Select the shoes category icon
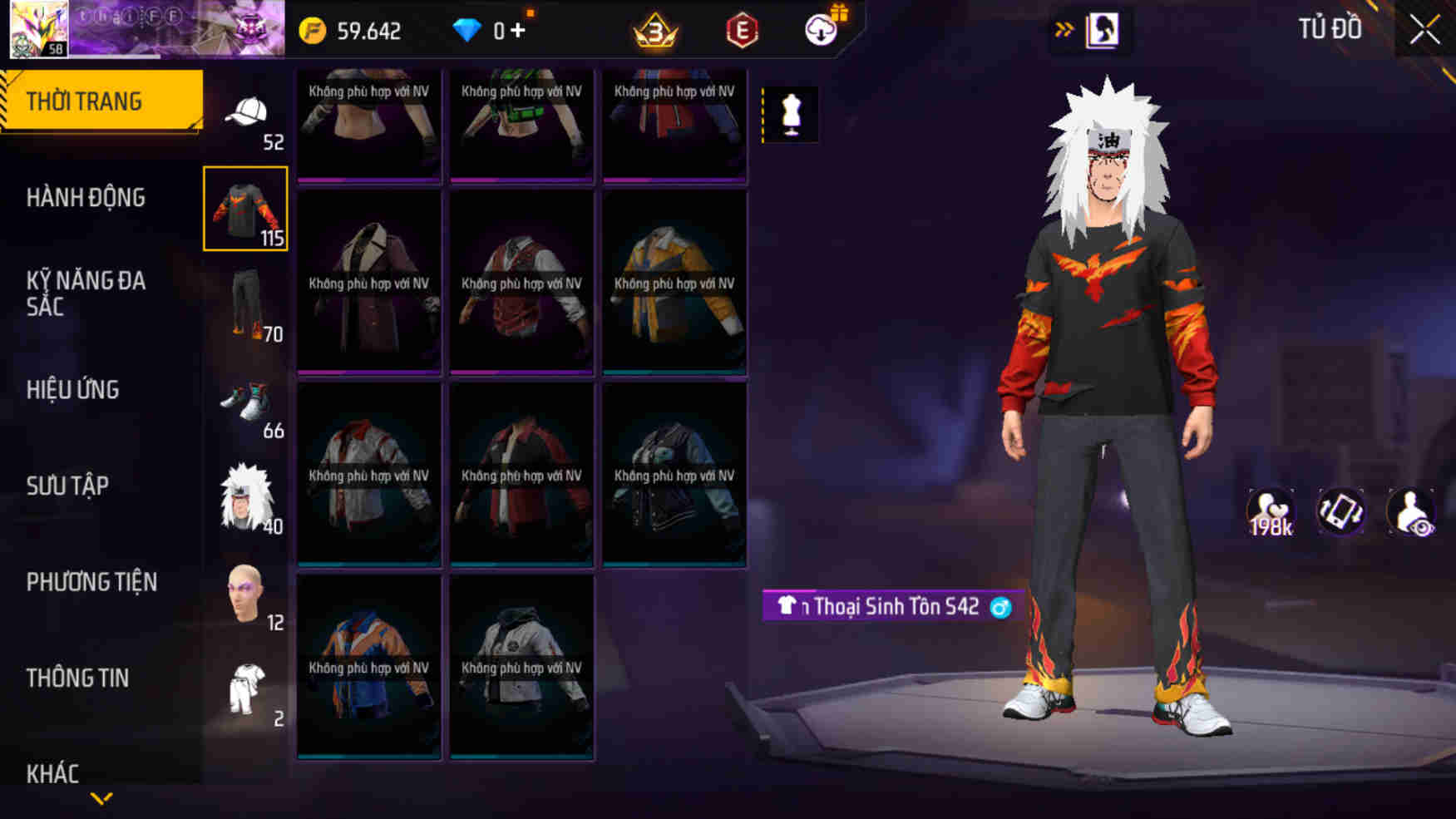The width and height of the screenshot is (1456, 819). click(247, 403)
